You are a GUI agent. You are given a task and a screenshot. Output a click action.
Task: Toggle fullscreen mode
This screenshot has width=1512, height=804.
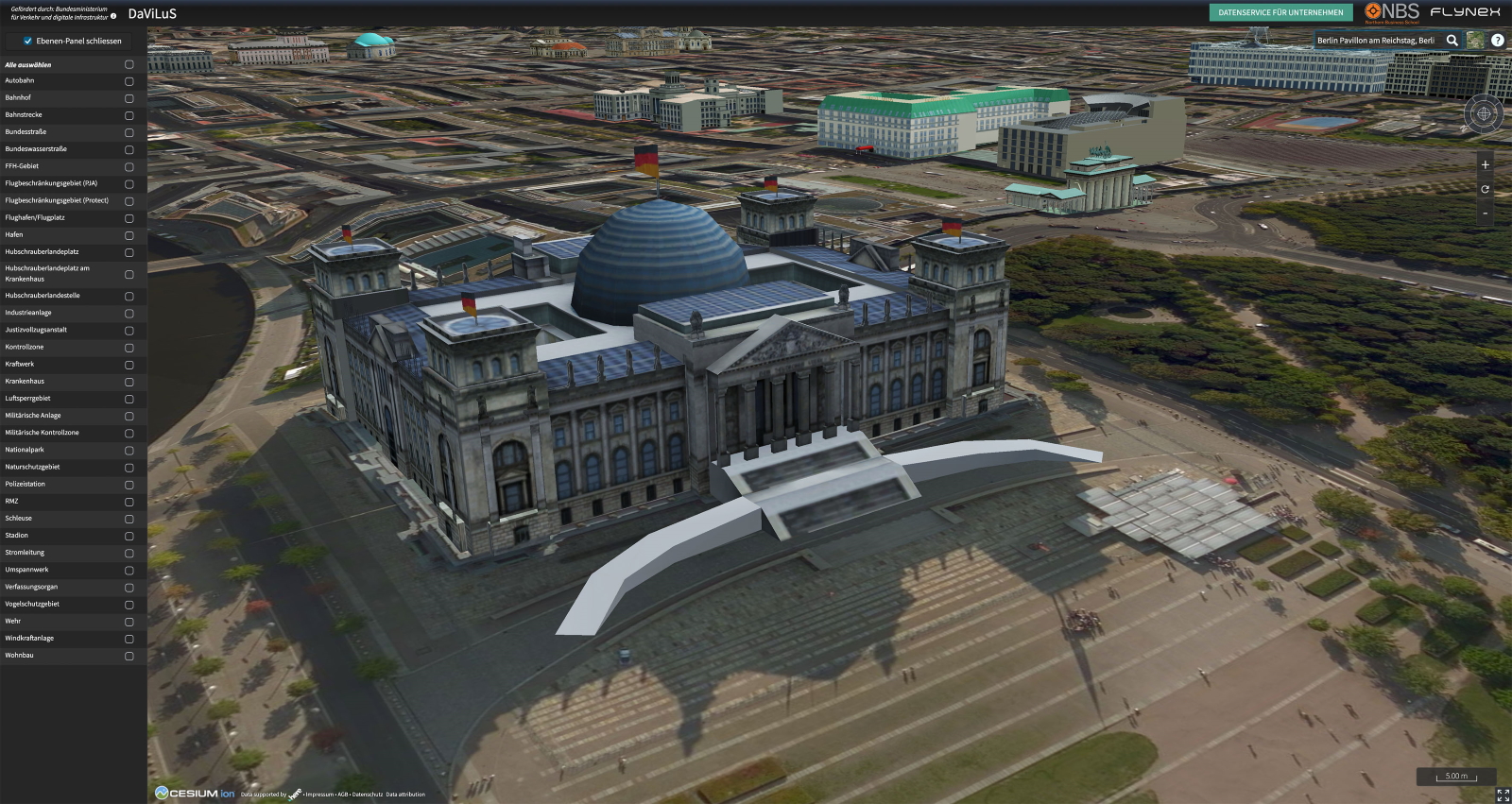click(1503, 795)
